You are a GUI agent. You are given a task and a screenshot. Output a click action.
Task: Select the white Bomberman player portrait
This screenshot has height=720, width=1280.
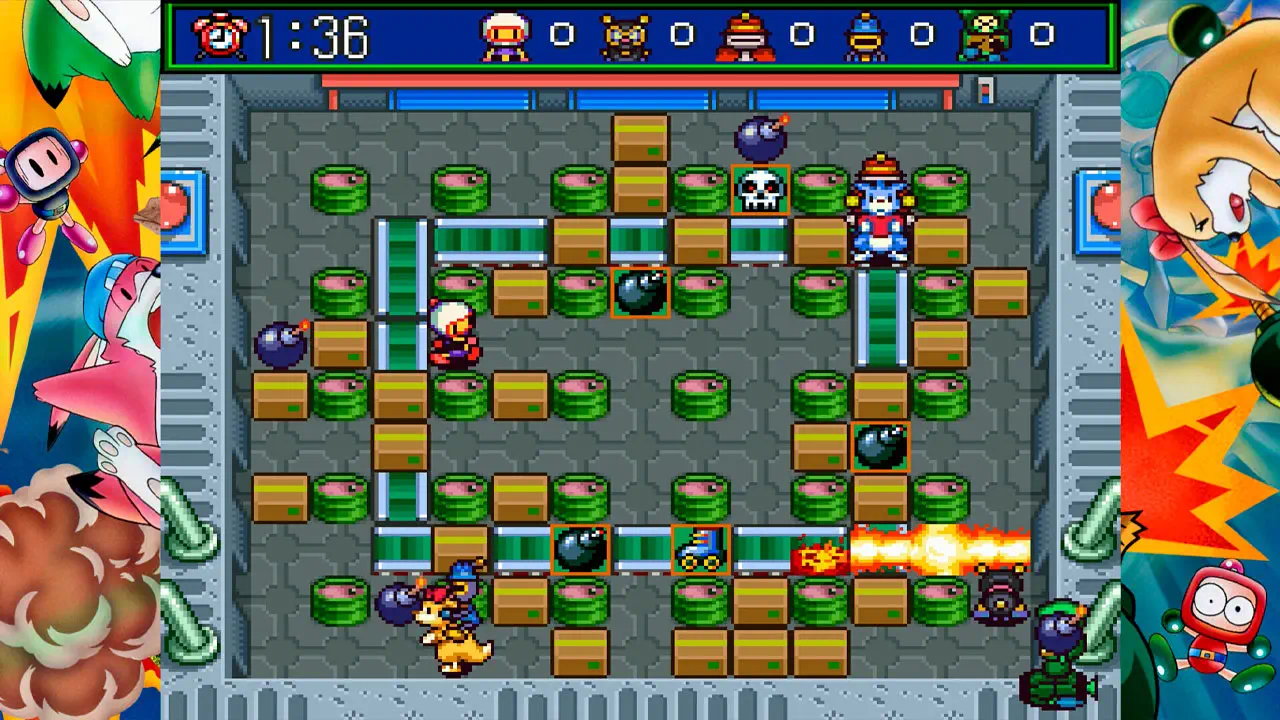[x=505, y=37]
